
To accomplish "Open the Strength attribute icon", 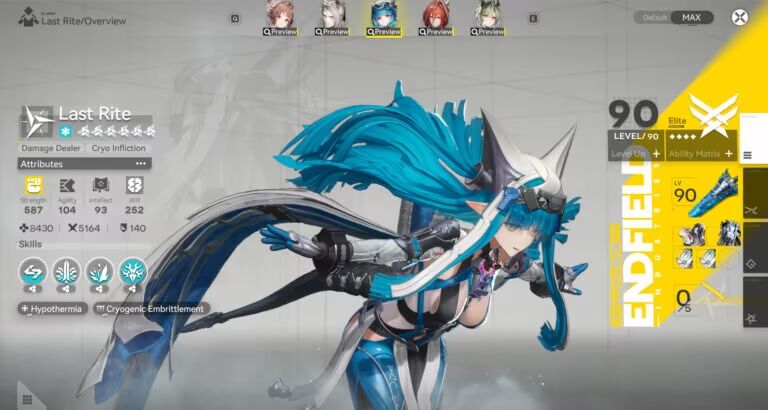I will pos(33,185).
